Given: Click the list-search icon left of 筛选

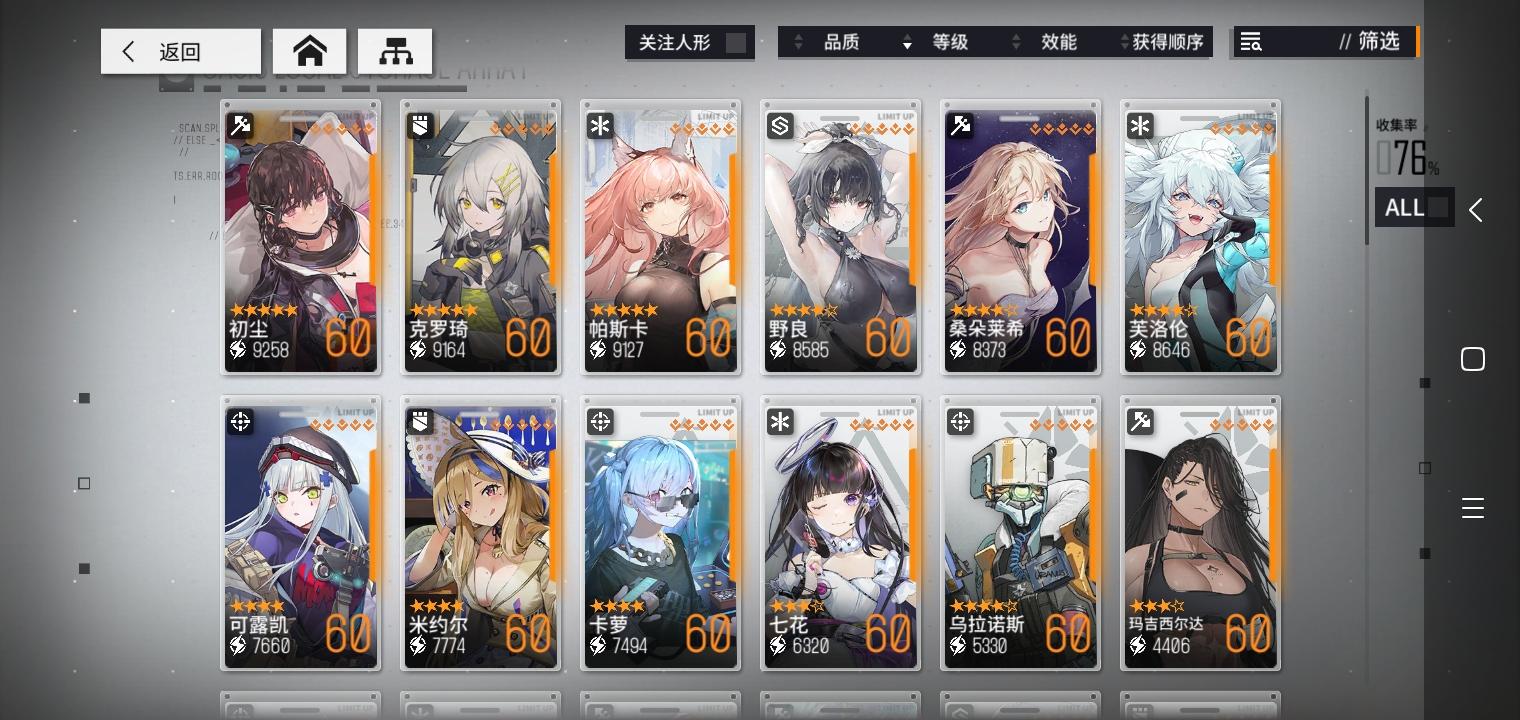Looking at the screenshot, I should [x=1251, y=42].
